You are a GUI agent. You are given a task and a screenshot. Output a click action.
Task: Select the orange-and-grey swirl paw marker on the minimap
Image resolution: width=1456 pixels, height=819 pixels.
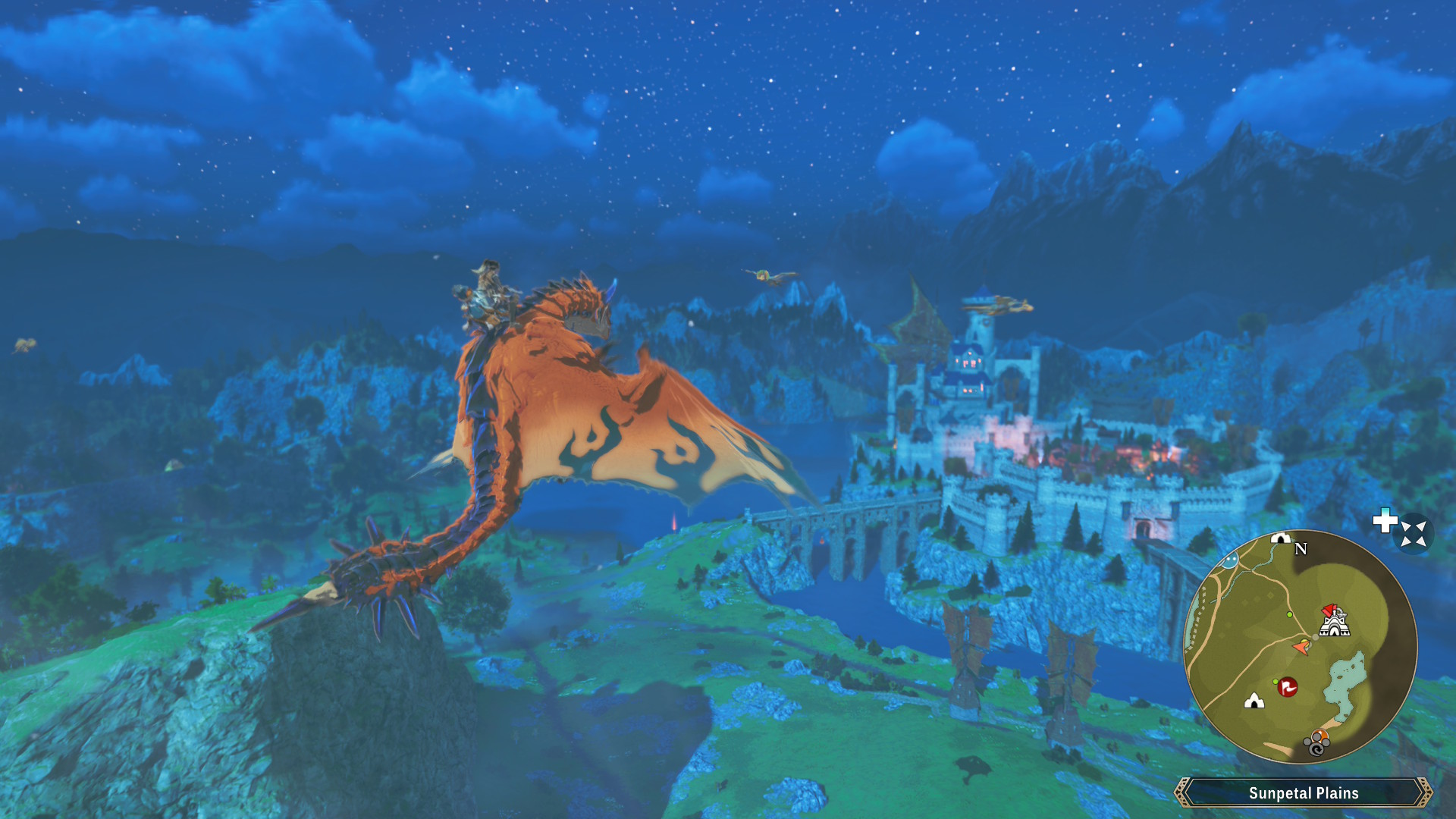coord(1318,743)
